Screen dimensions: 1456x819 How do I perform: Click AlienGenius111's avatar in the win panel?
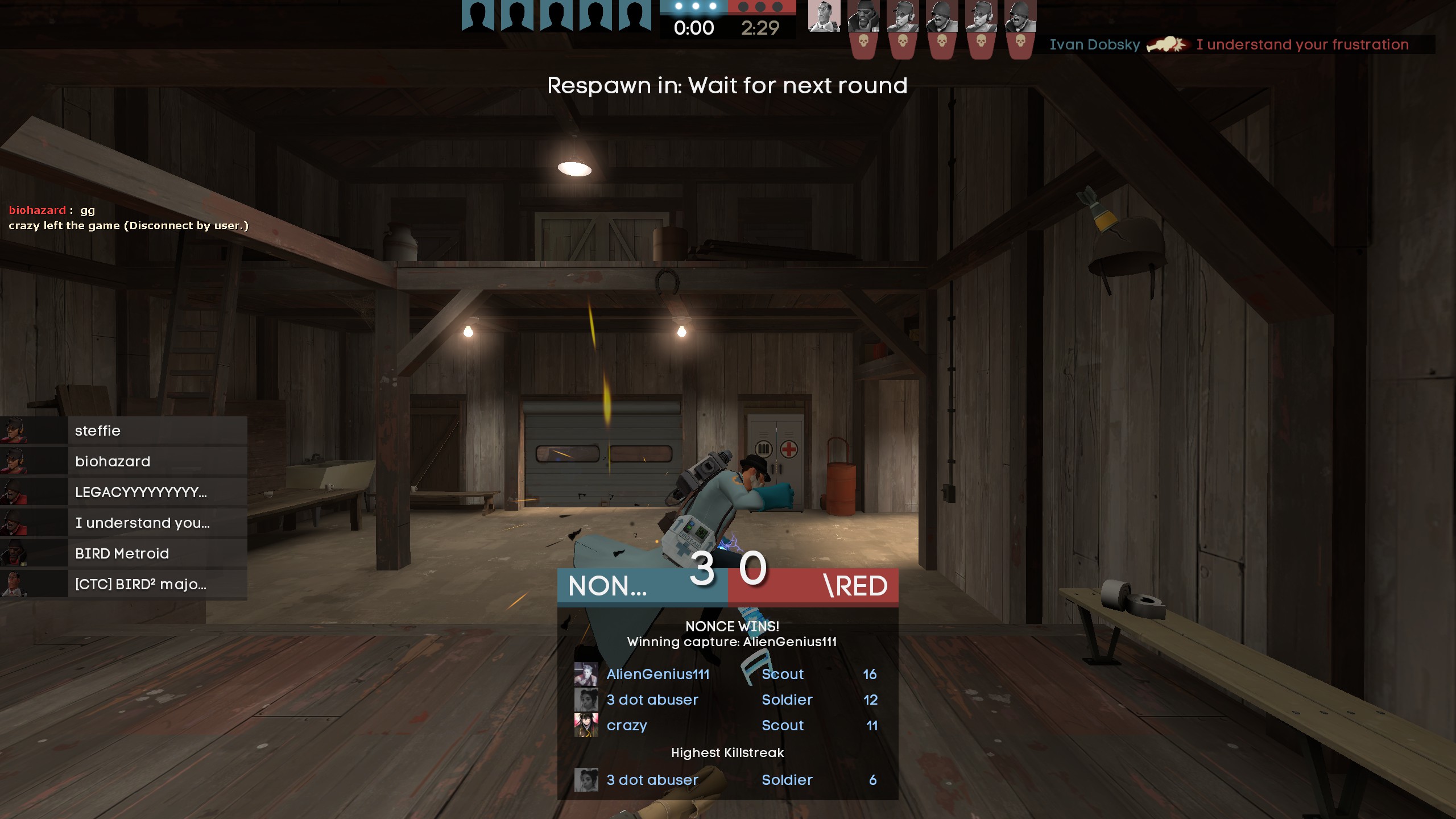(x=586, y=674)
